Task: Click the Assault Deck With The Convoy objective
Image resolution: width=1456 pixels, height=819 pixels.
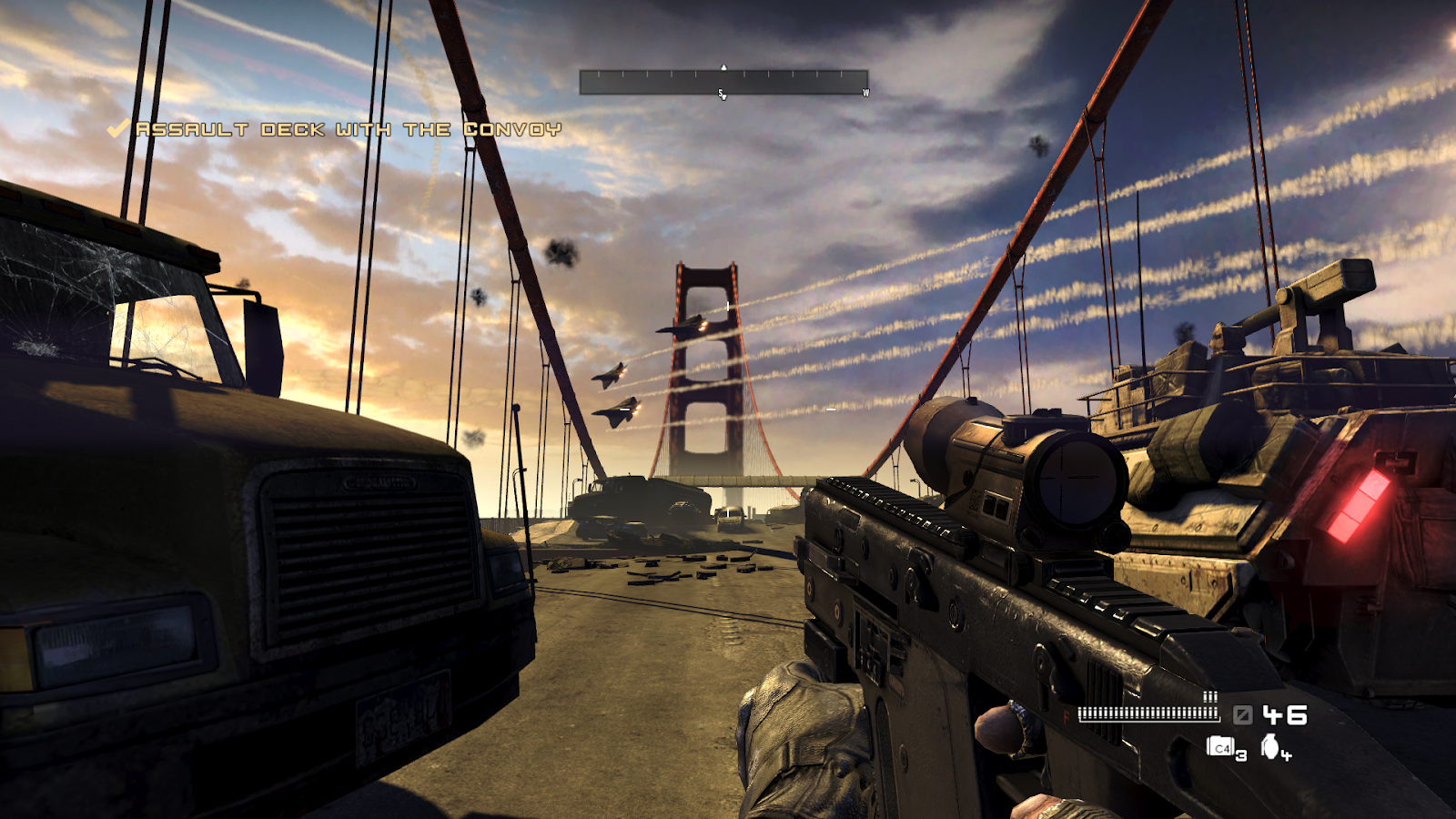Action: pos(348,130)
